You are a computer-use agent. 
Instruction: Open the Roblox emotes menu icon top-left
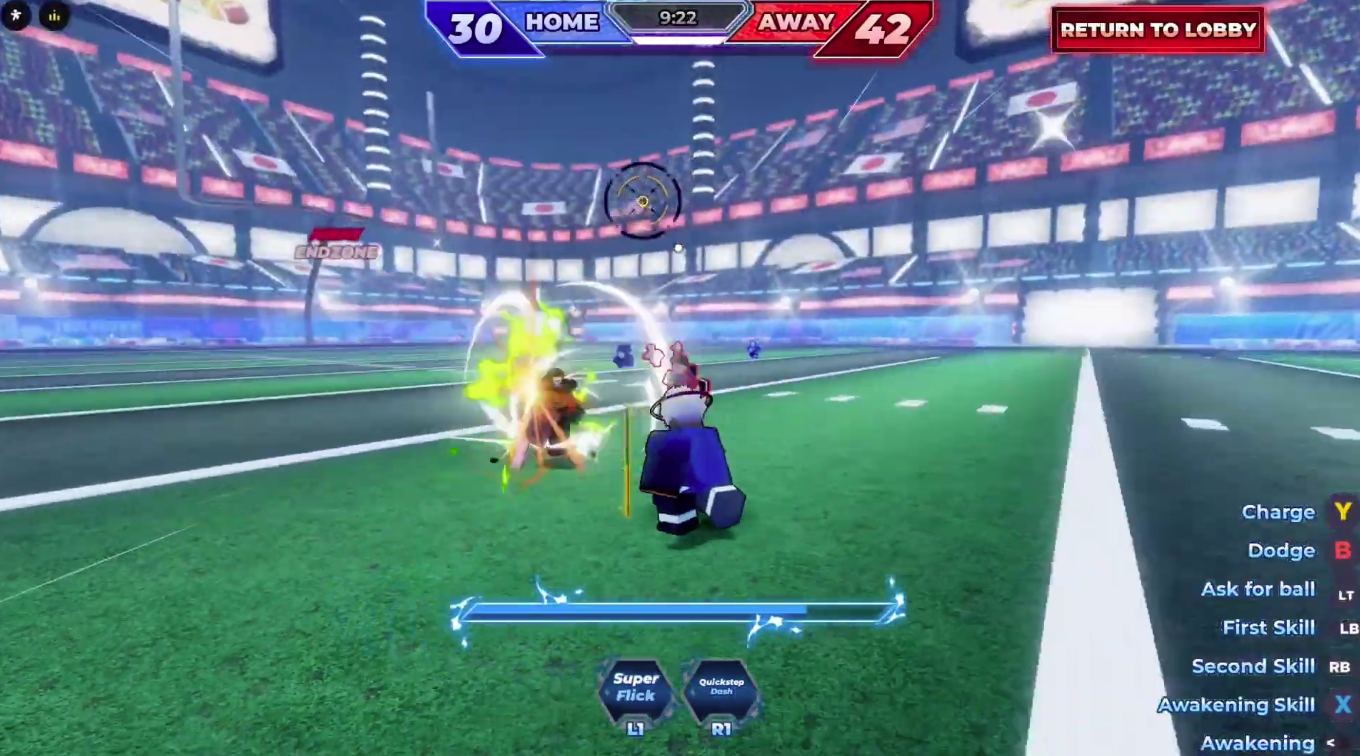point(16,16)
